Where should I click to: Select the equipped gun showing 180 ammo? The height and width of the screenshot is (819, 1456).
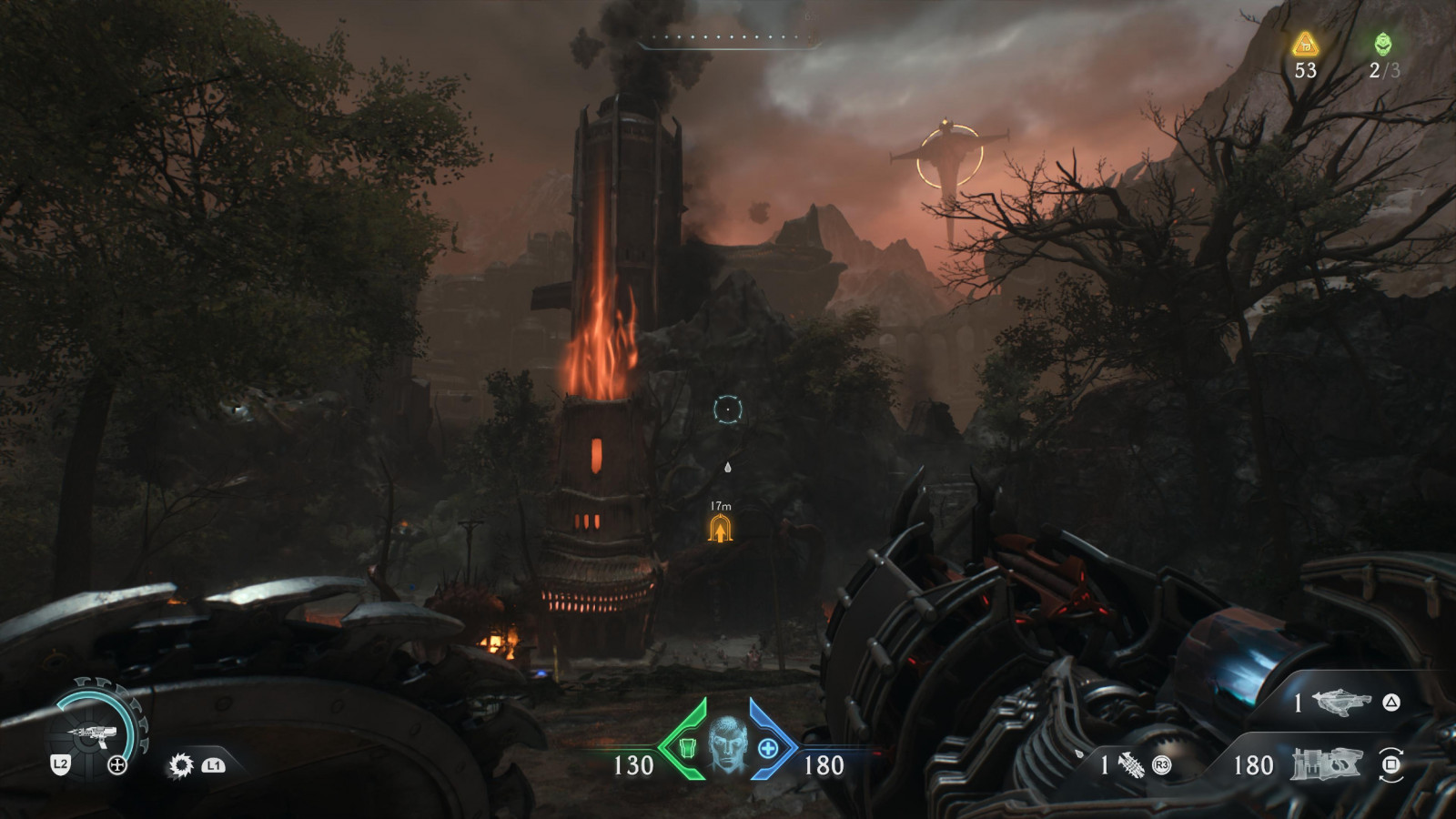click(1325, 764)
